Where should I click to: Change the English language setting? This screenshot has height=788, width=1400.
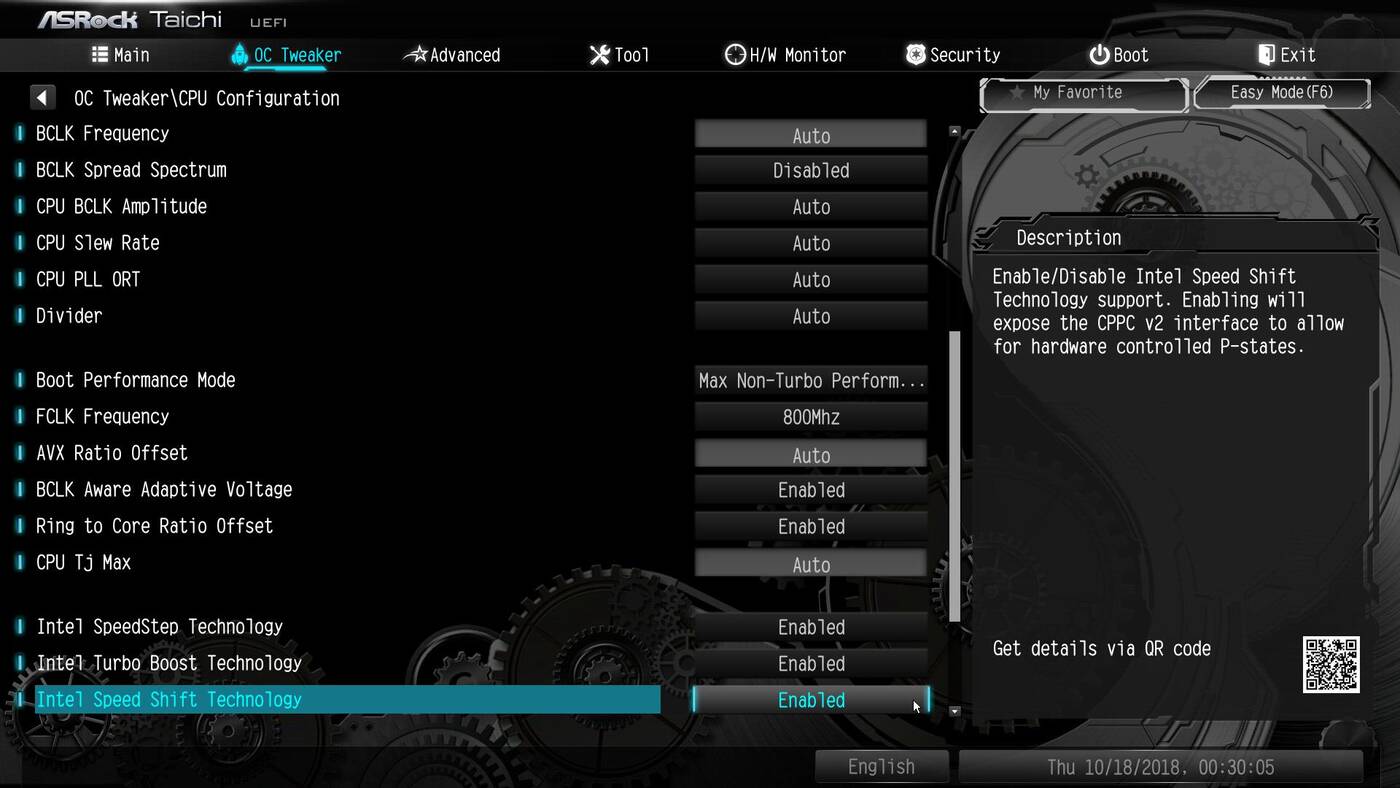881,767
